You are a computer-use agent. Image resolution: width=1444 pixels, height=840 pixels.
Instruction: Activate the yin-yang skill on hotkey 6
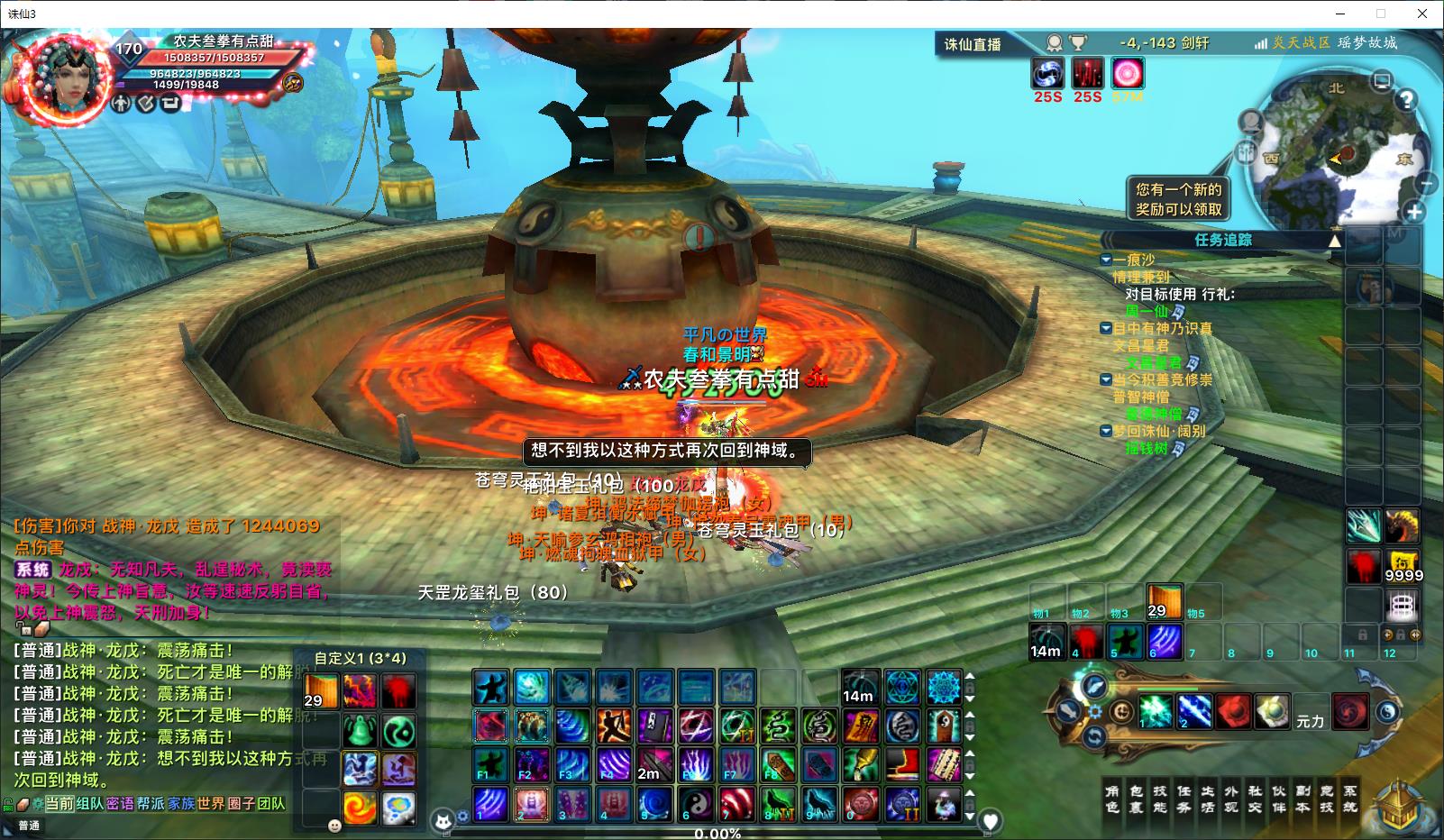(695, 802)
